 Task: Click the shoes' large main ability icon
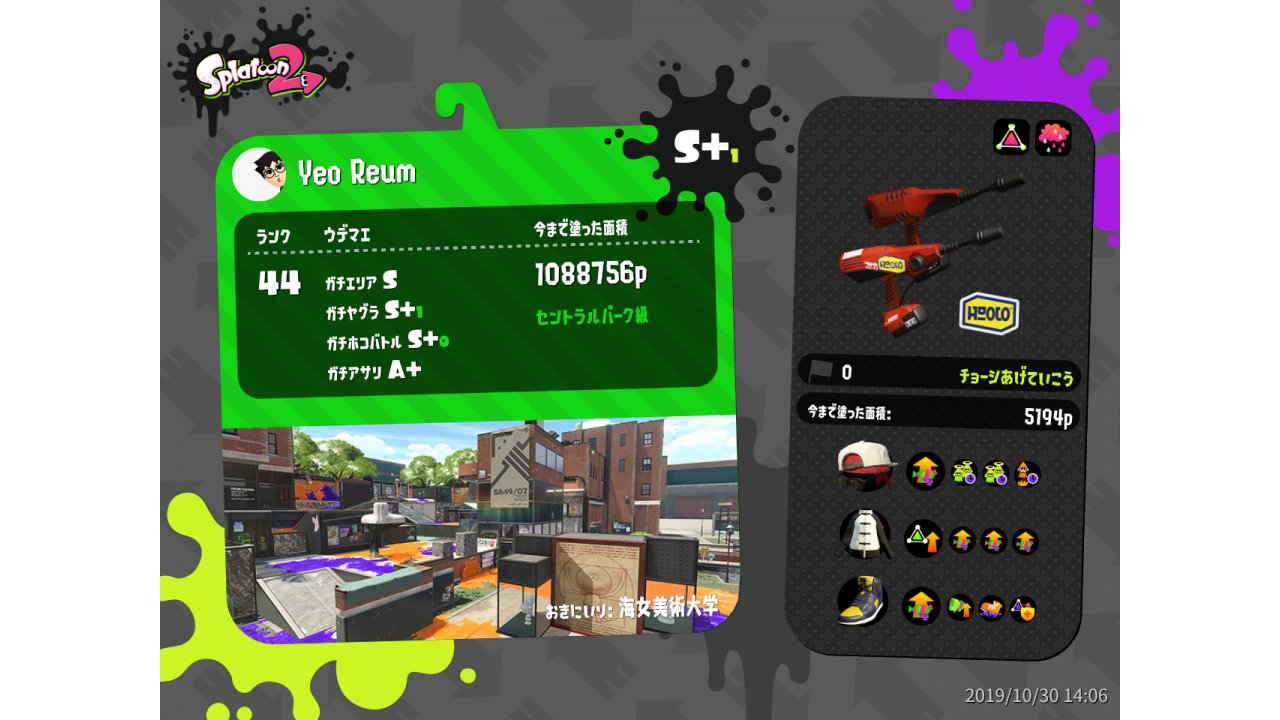pyautogui.click(x=921, y=606)
